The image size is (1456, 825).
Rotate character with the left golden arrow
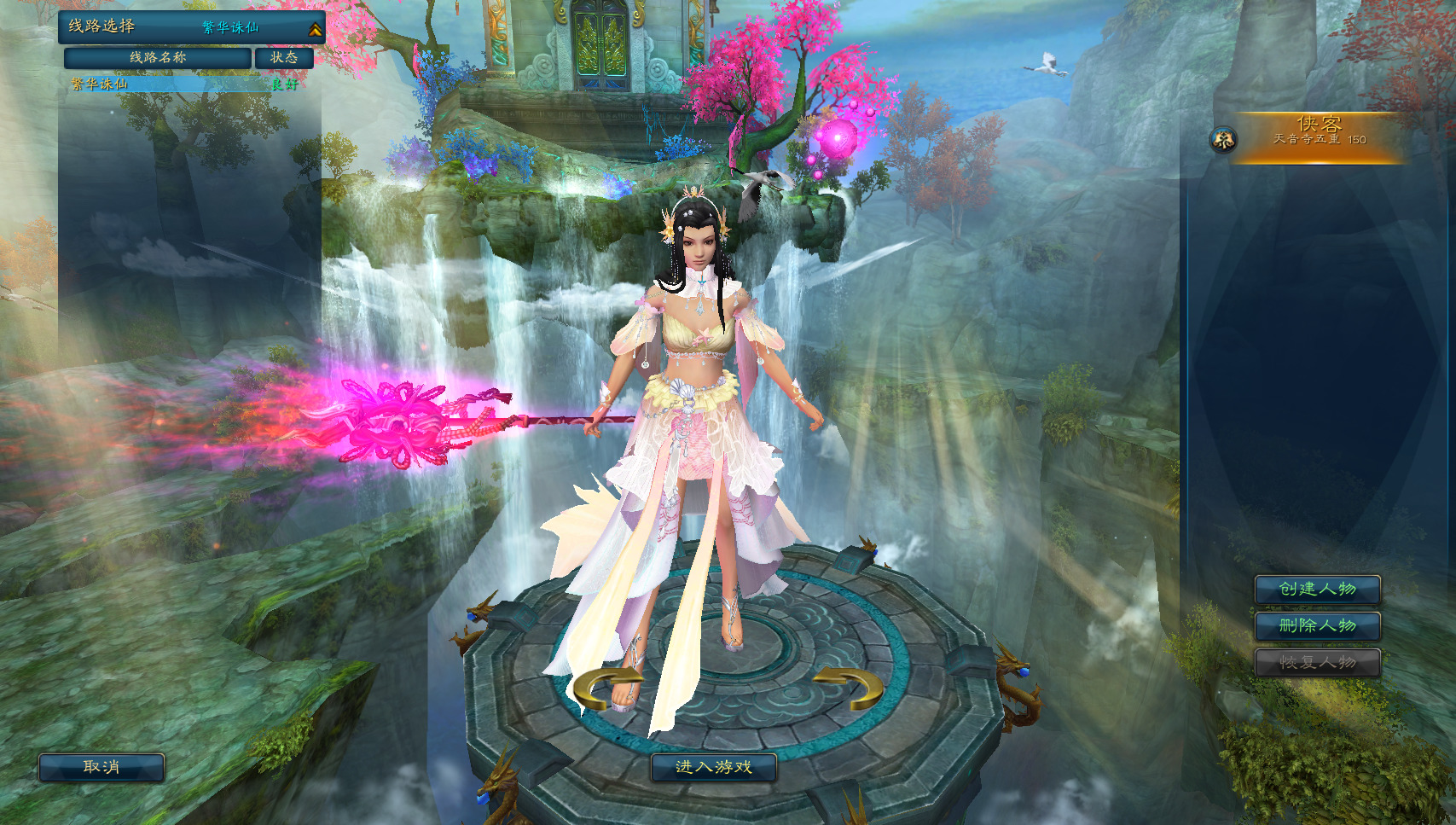[x=606, y=688]
